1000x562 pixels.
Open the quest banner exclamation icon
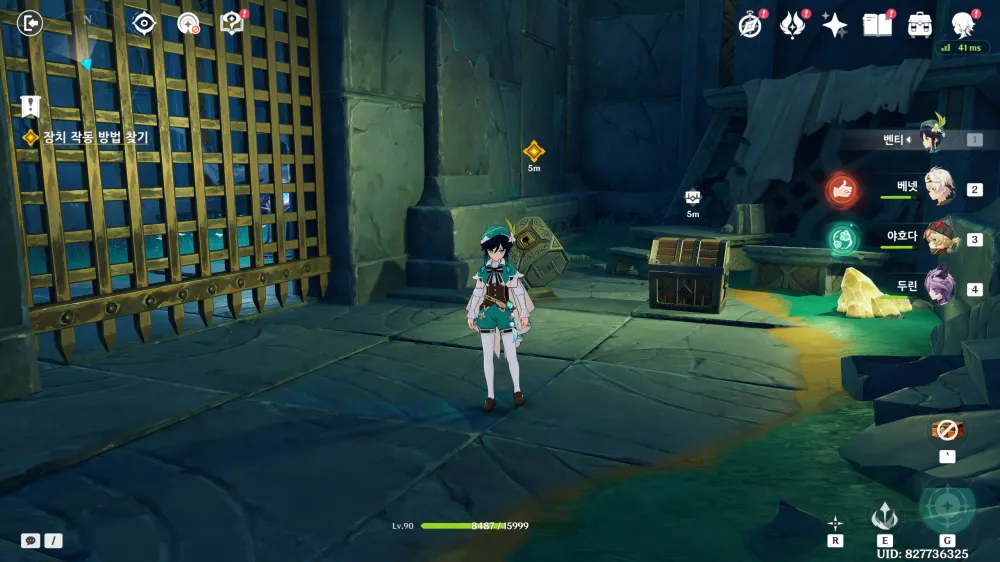(x=30, y=106)
